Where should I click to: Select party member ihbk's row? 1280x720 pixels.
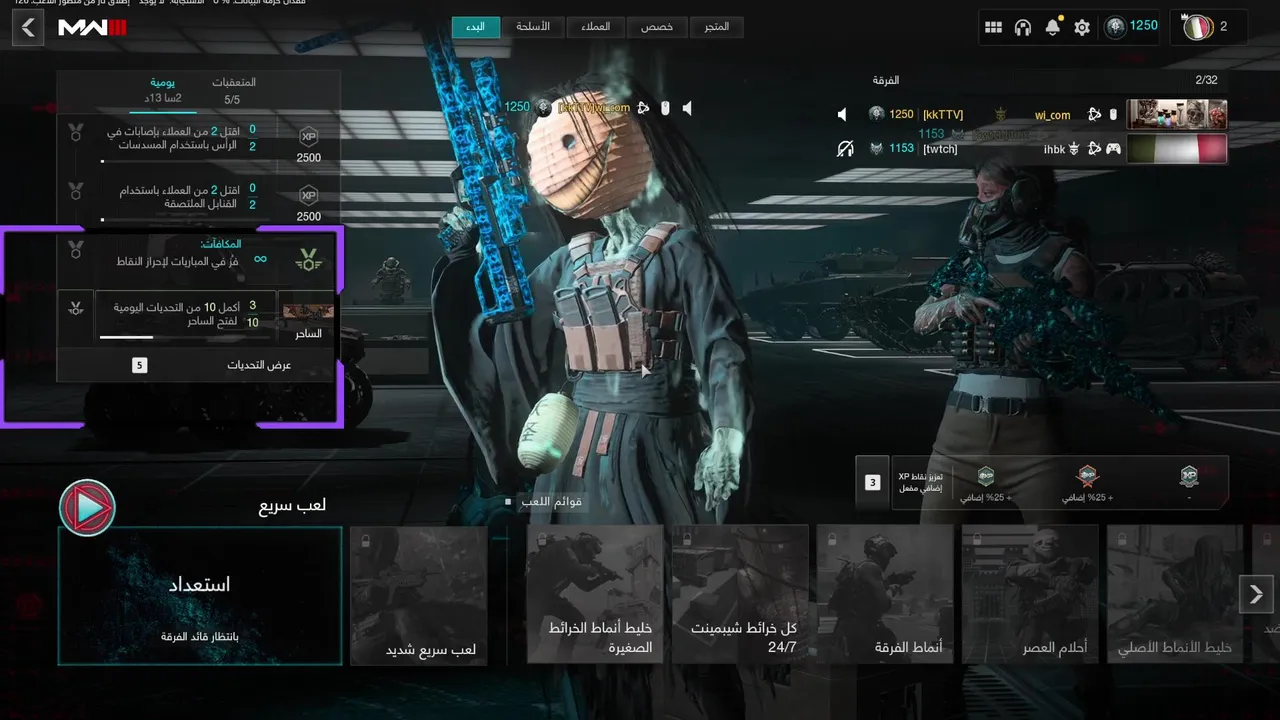tap(1030, 149)
